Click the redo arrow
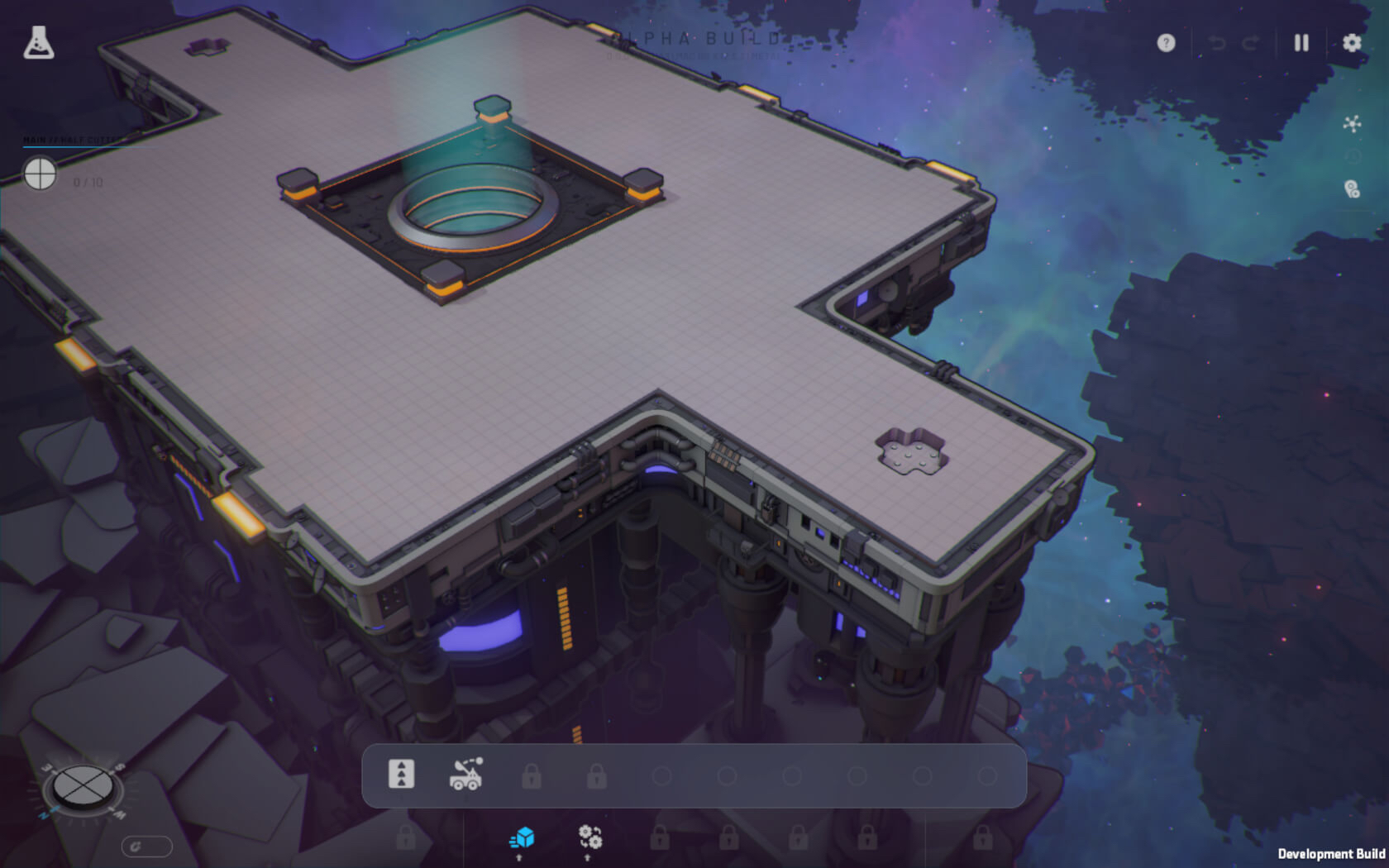The image size is (1389, 868). click(1250, 43)
